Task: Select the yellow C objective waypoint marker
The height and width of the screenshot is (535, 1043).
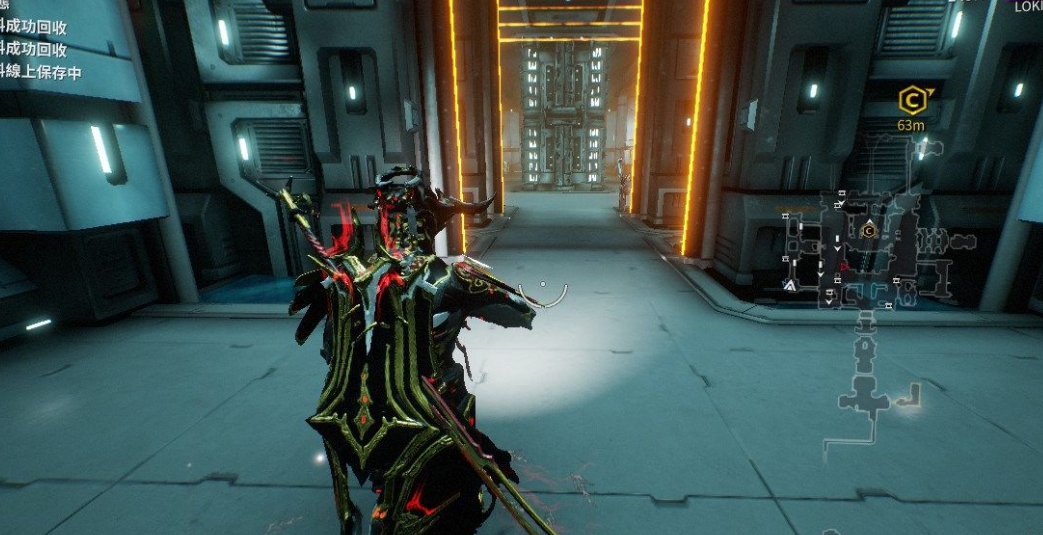Action: tap(911, 100)
